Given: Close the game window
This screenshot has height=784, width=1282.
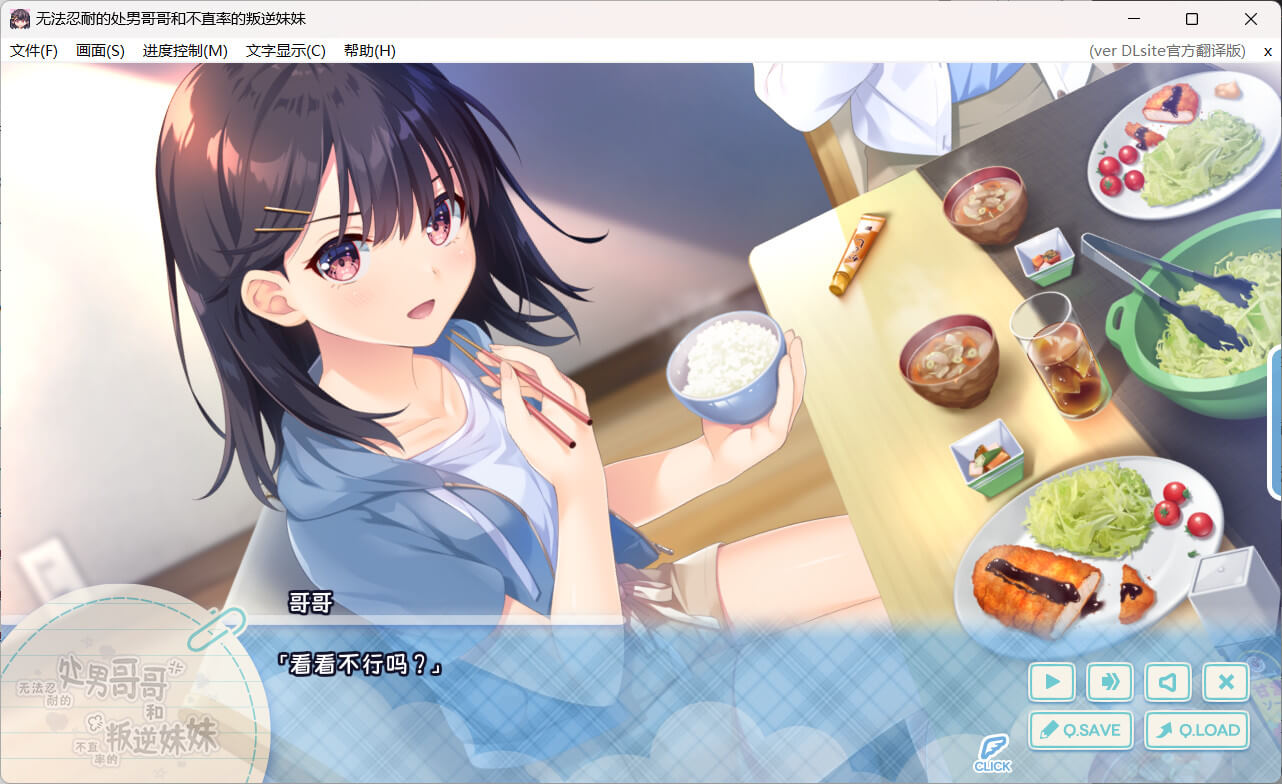Looking at the screenshot, I should [1251, 19].
